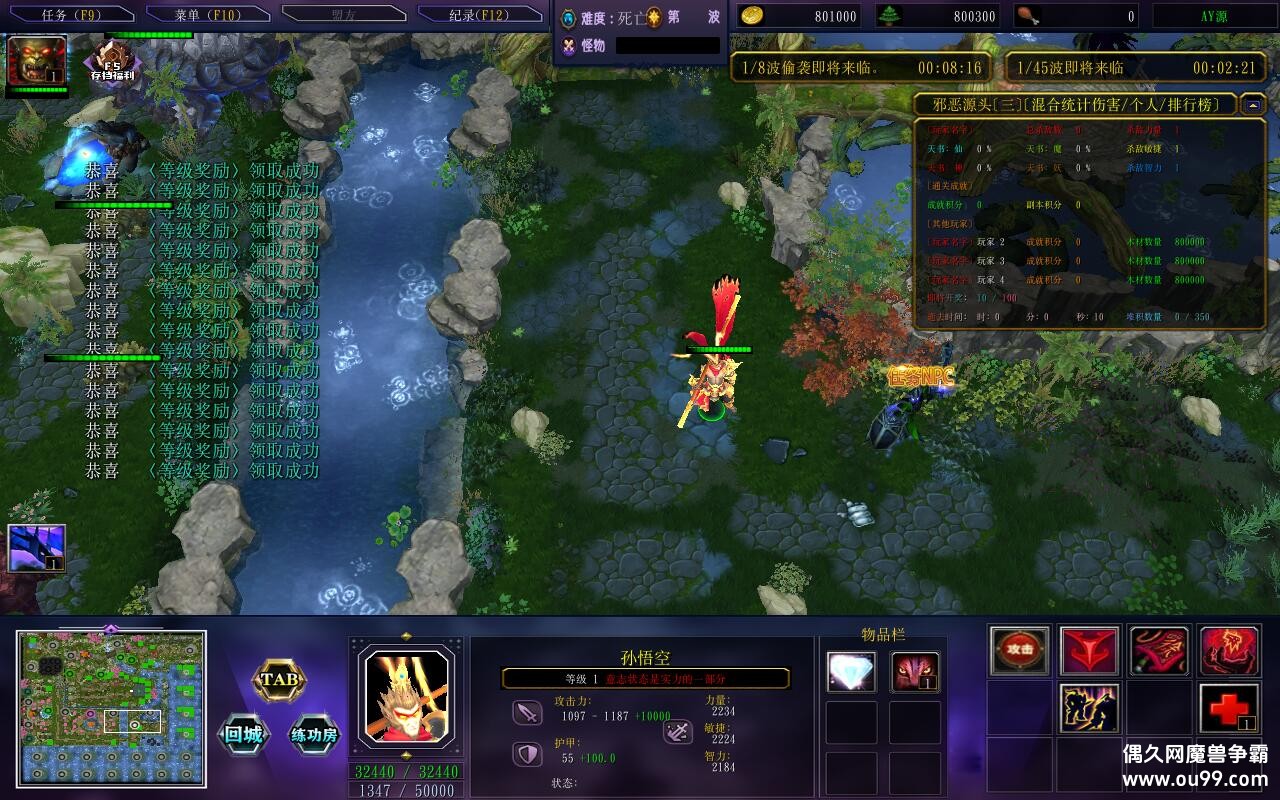
Task: Activate the 攻击 attack command
Action: click(1020, 651)
